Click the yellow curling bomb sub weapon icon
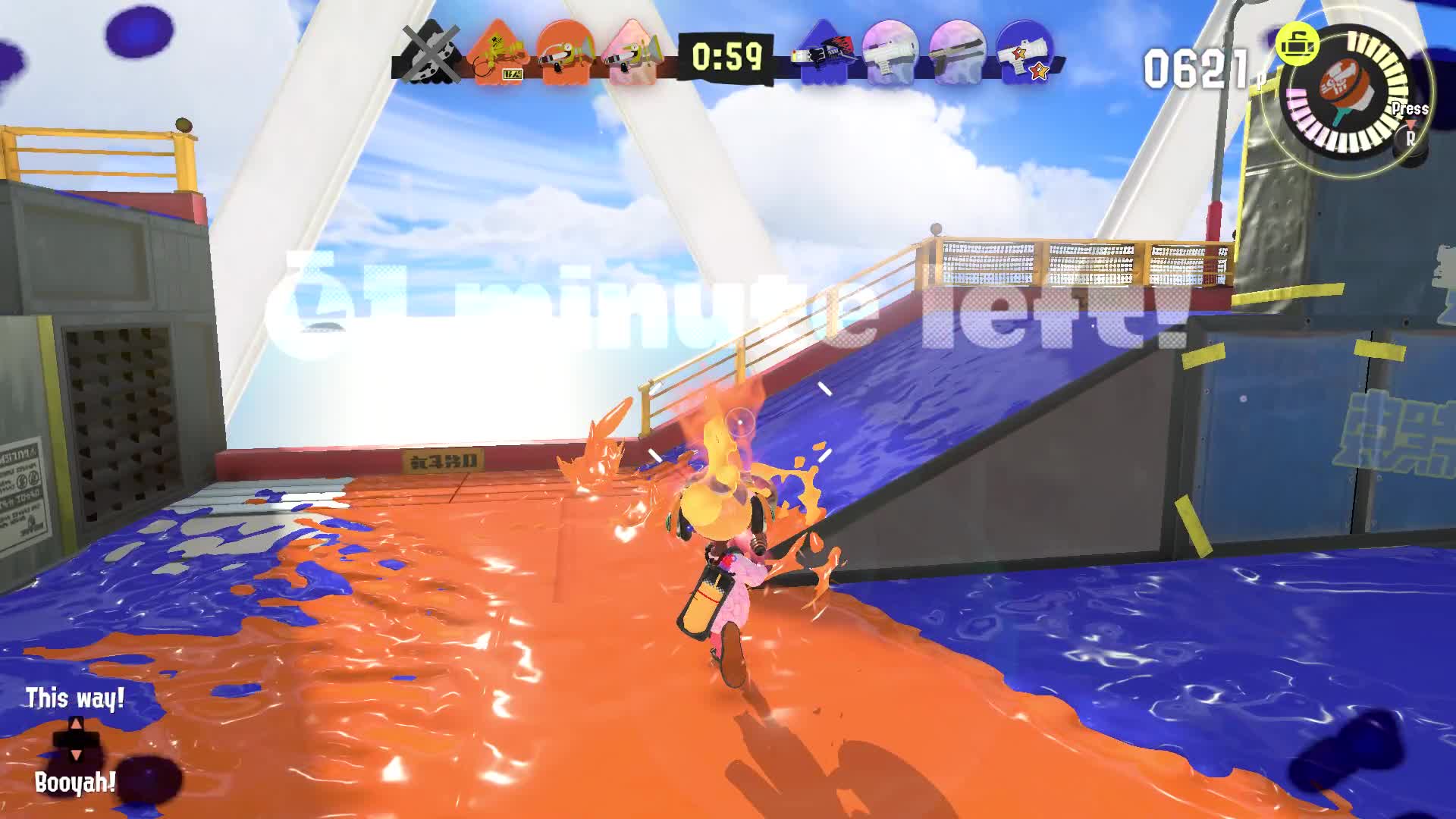This screenshot has height=819, width=1456. [x=1297, y=44]
